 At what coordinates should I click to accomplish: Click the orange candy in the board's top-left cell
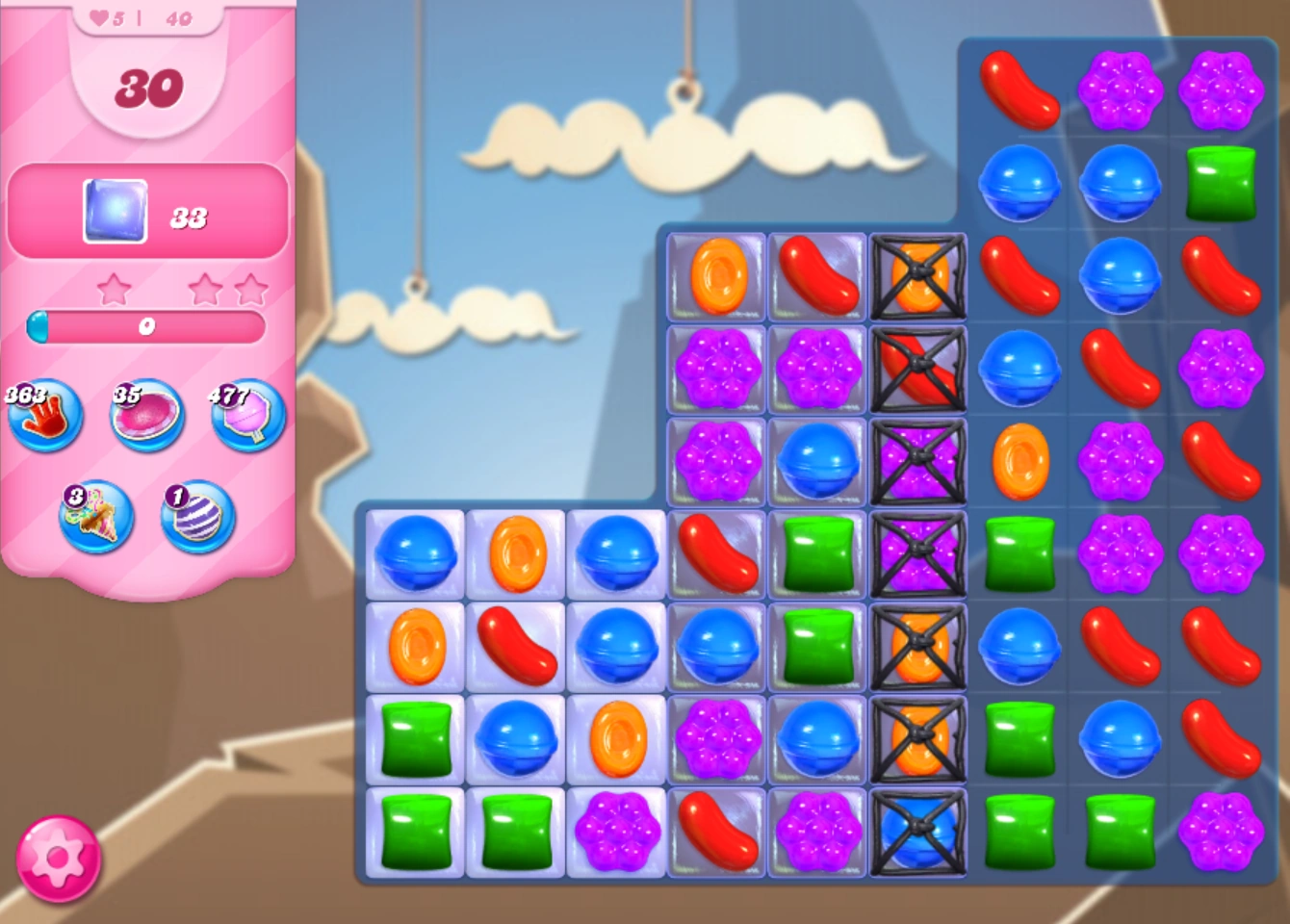point(716,278)
